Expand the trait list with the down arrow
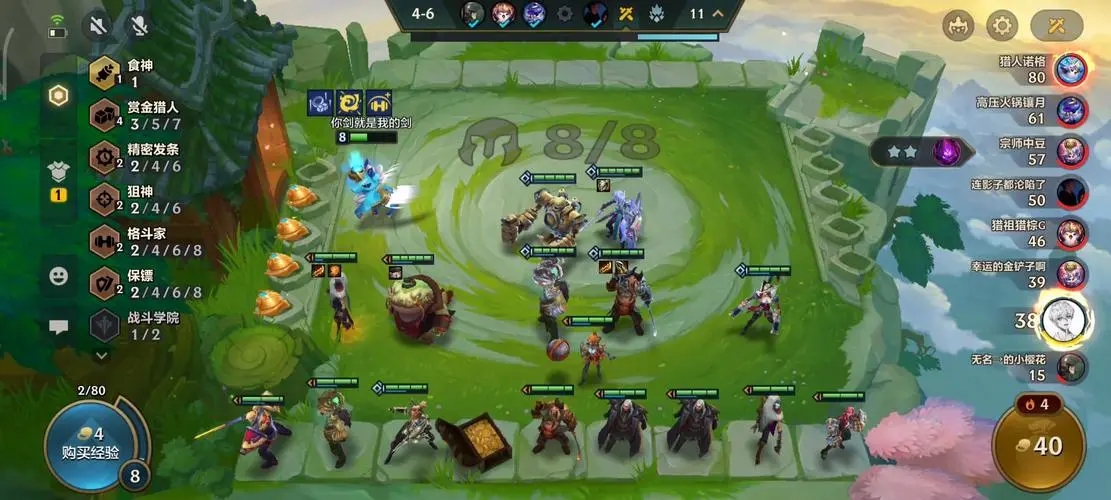Viewport: 1111px width, 500px height. tap(102, 354)
